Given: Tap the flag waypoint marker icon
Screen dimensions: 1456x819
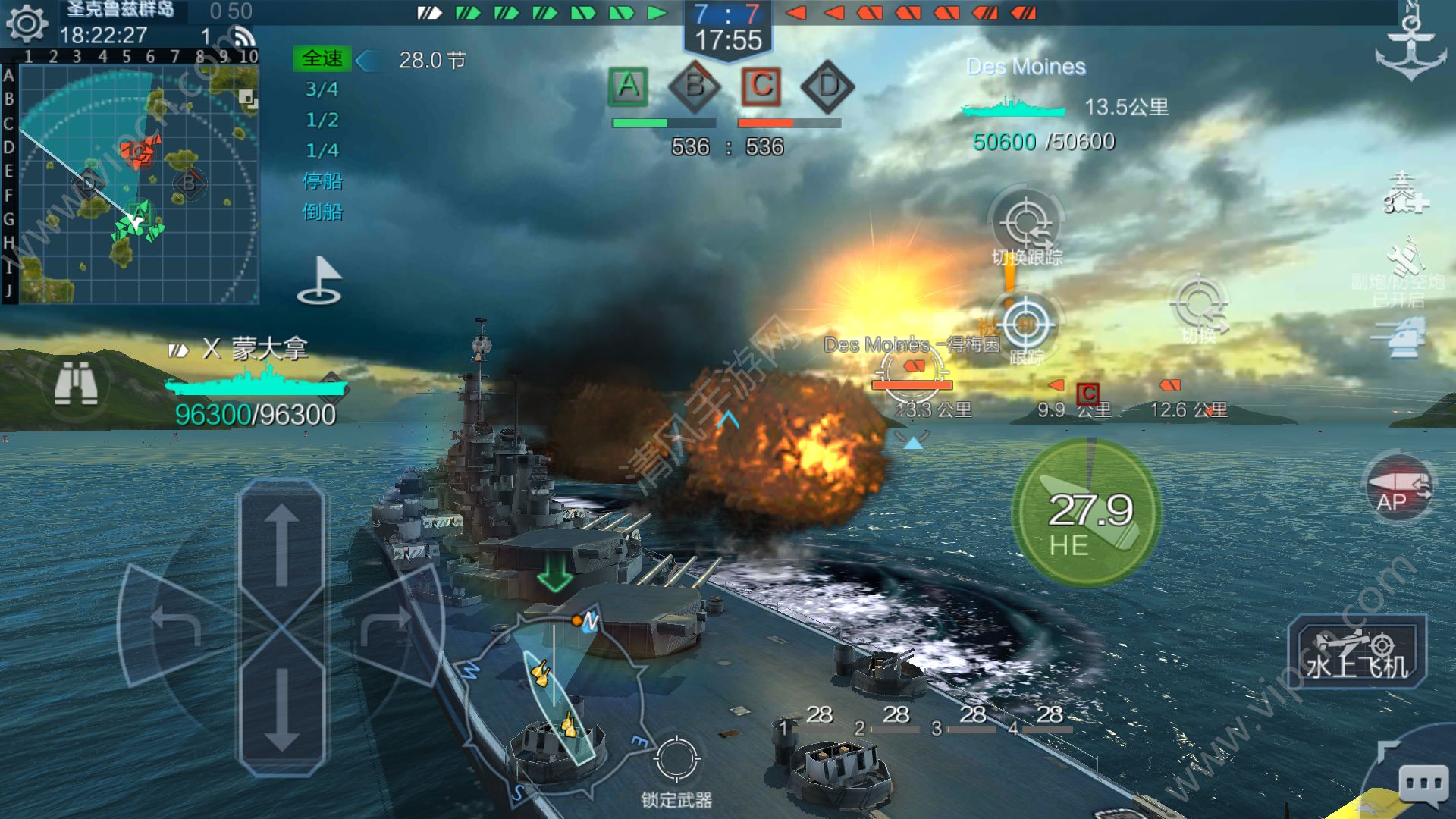Looking at the screenshot, I should point(320,281).
